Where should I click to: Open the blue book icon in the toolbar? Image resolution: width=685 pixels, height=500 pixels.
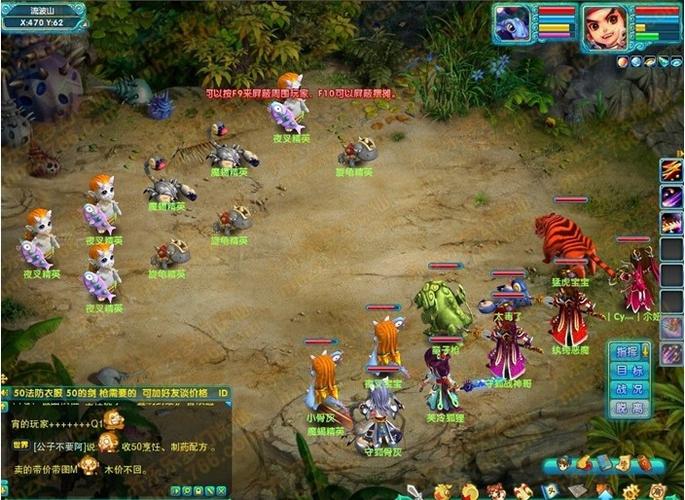tap(603, 463)
